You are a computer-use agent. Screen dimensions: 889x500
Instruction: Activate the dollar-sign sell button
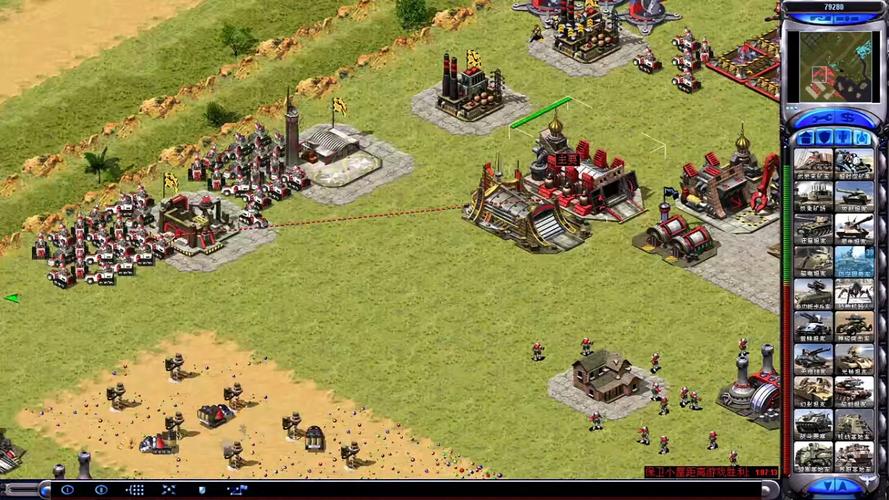[x=846, y=118]
